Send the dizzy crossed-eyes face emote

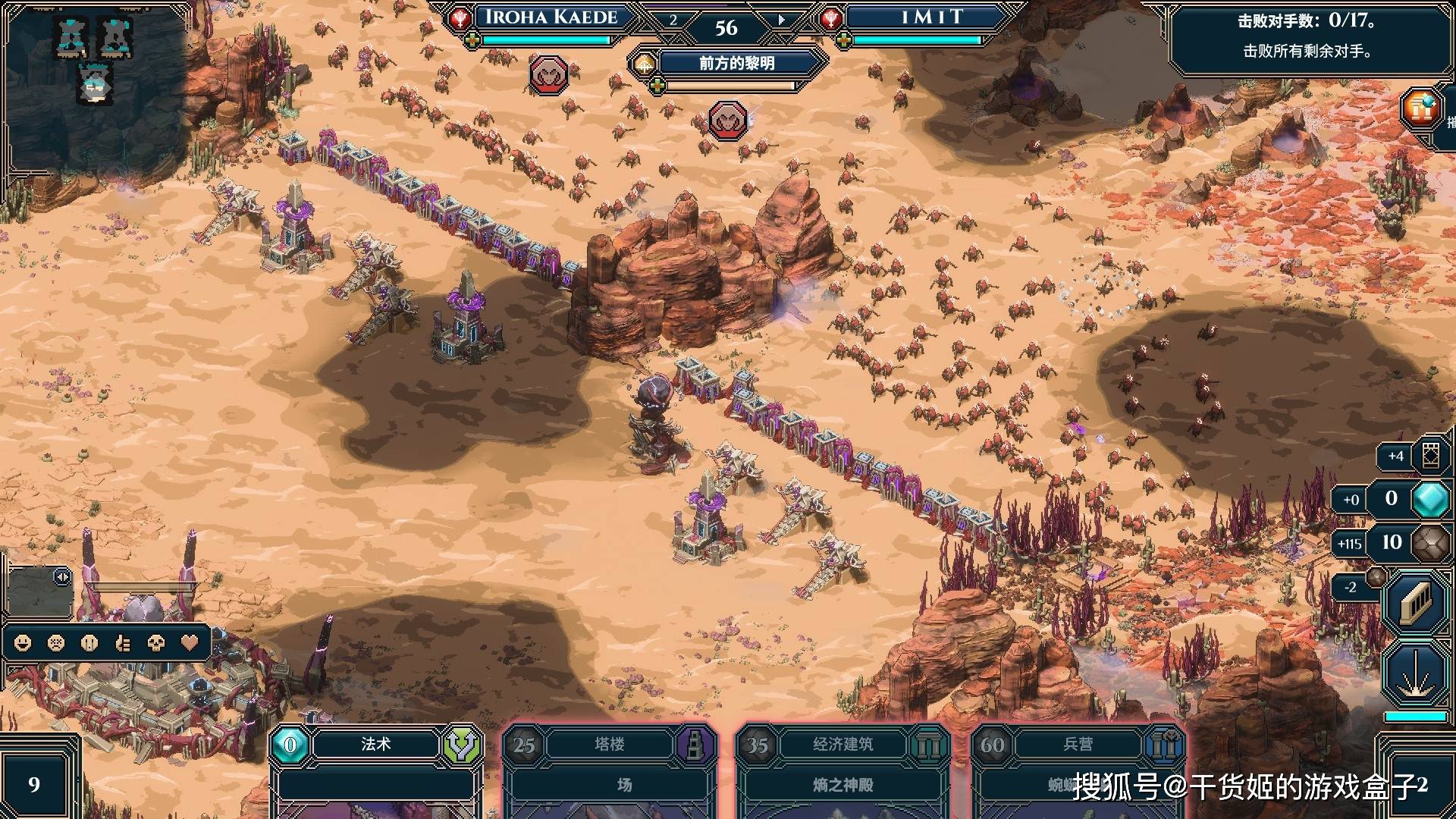(x=56, y=643)
